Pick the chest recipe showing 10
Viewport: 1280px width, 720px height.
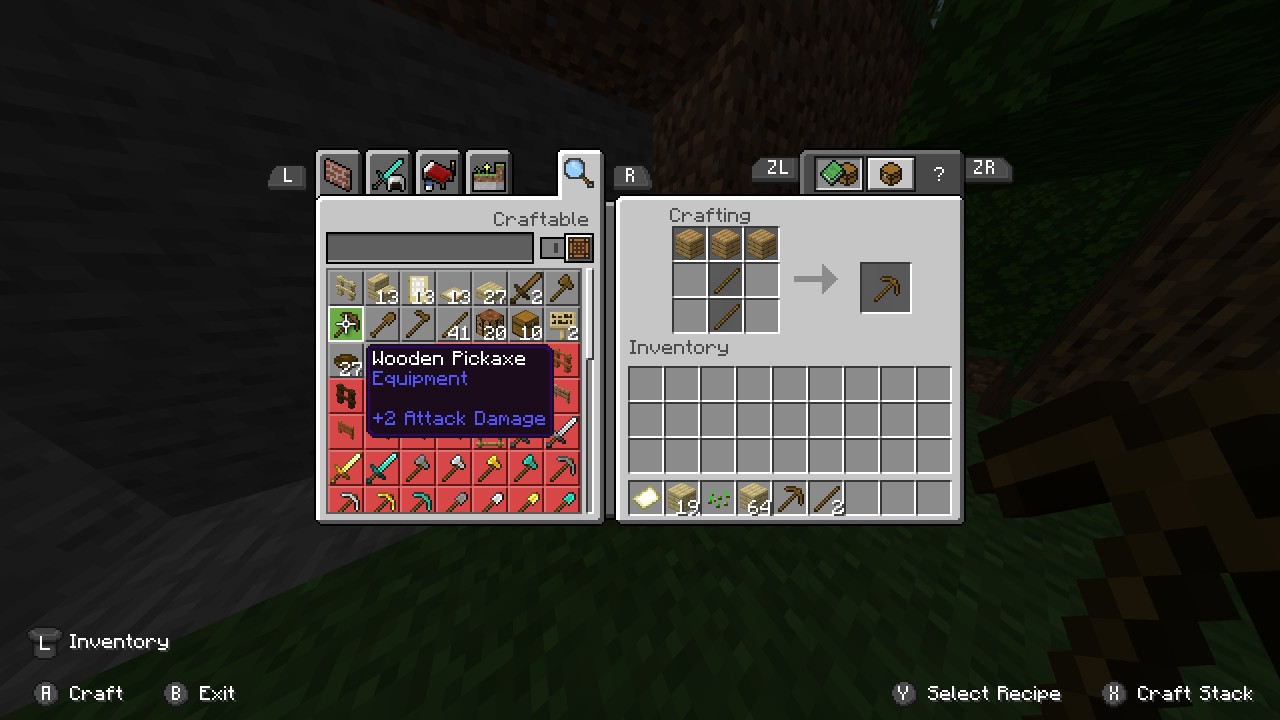(x=526, y=324)
